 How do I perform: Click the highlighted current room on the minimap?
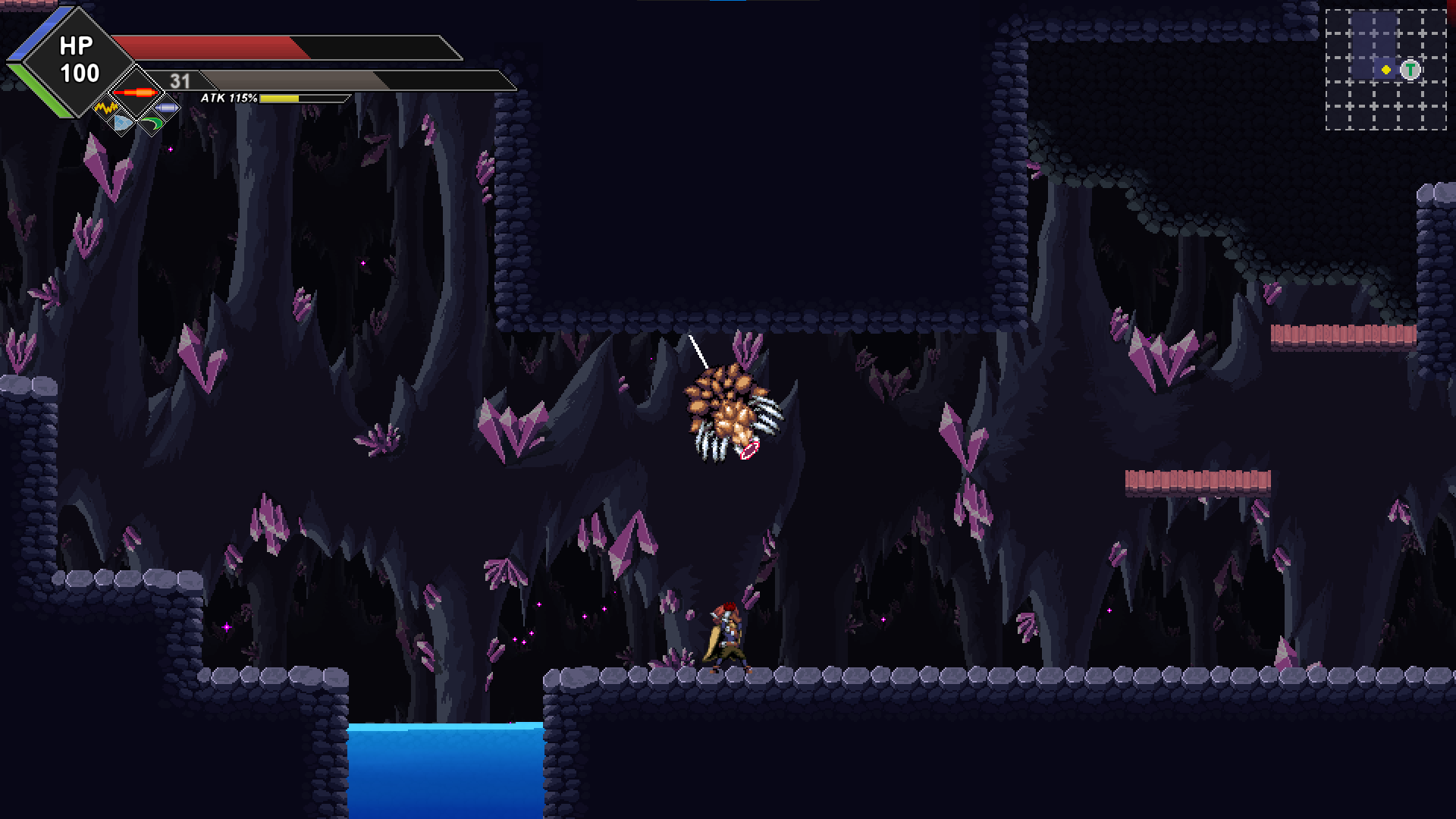pyautogui.click(x=1386, y=68)
